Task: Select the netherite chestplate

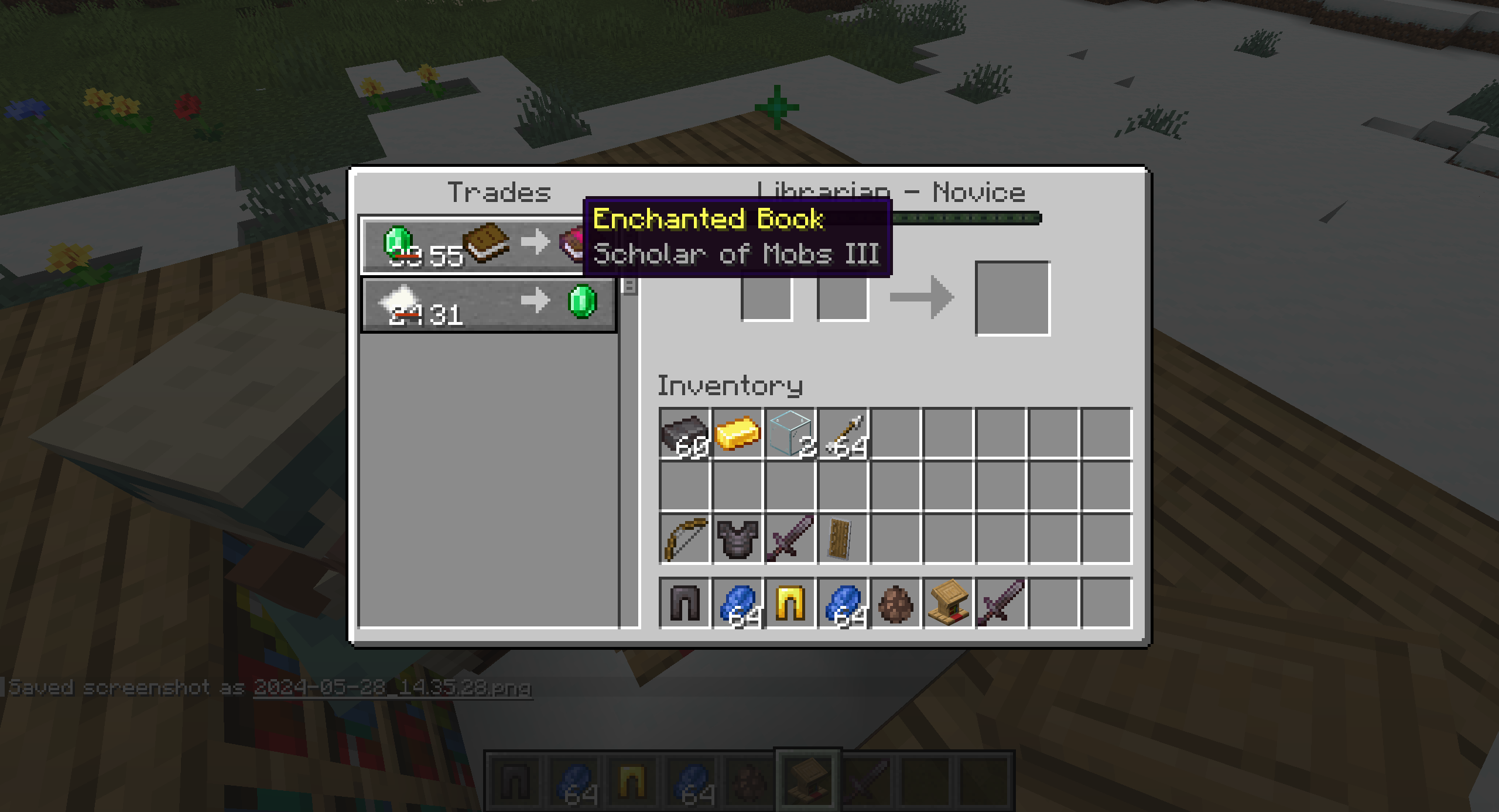Action: click(x=737, y=539)
